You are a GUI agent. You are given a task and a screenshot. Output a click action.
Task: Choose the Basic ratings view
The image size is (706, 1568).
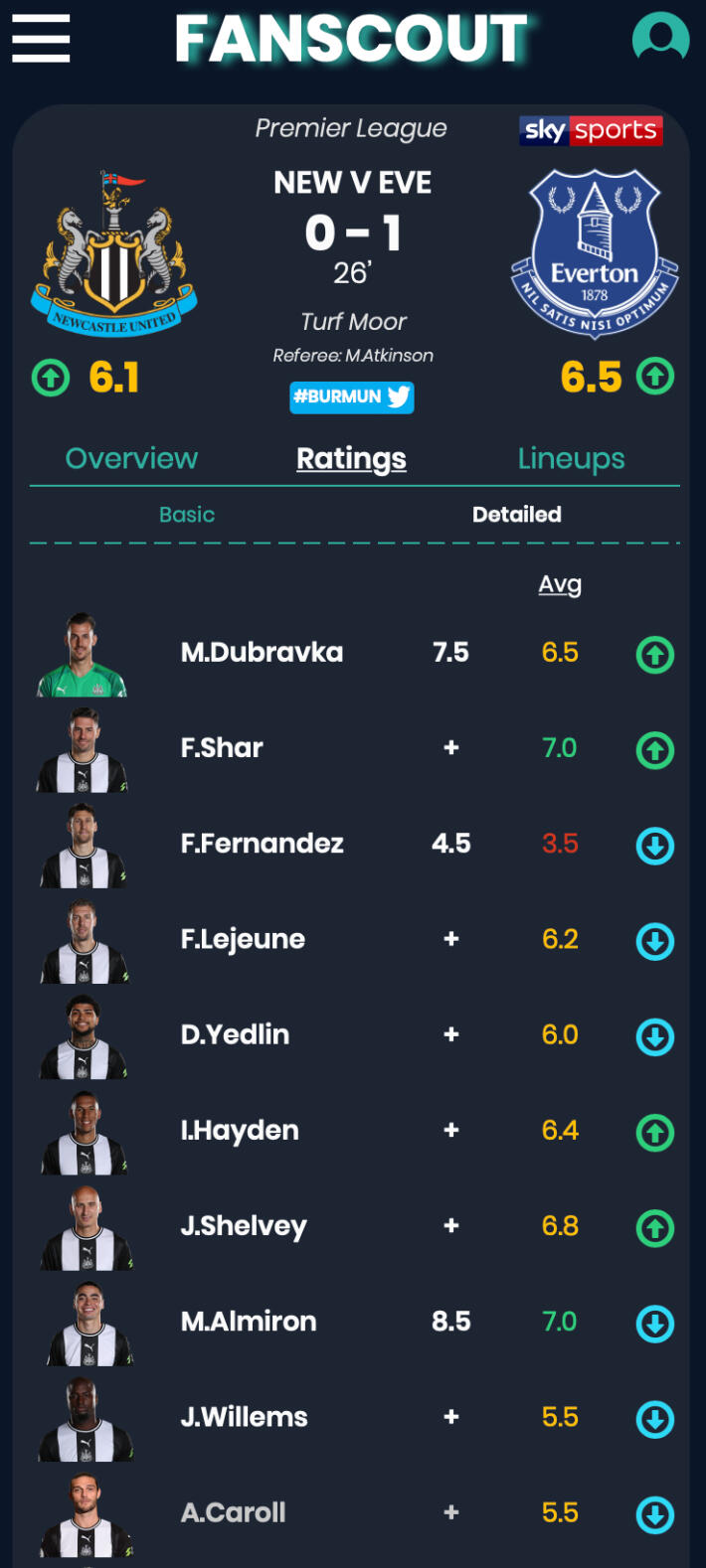187,515
